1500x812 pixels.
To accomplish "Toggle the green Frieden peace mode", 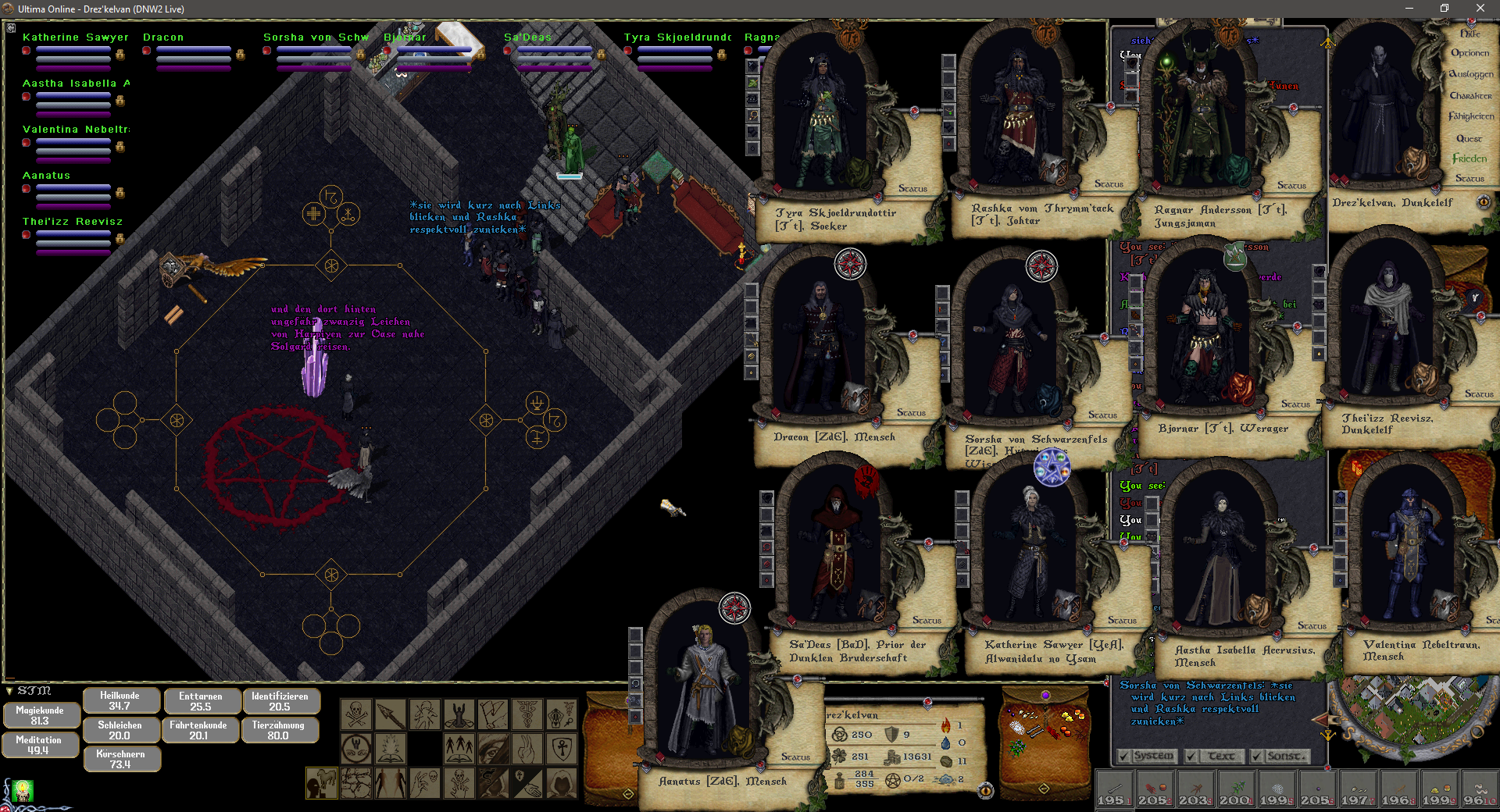I will 1469,158.
